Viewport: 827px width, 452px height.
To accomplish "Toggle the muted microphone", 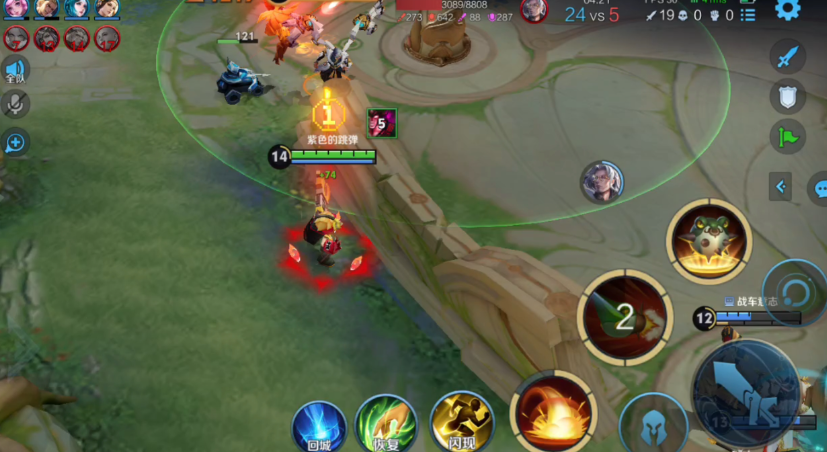I will click(15, 103).
